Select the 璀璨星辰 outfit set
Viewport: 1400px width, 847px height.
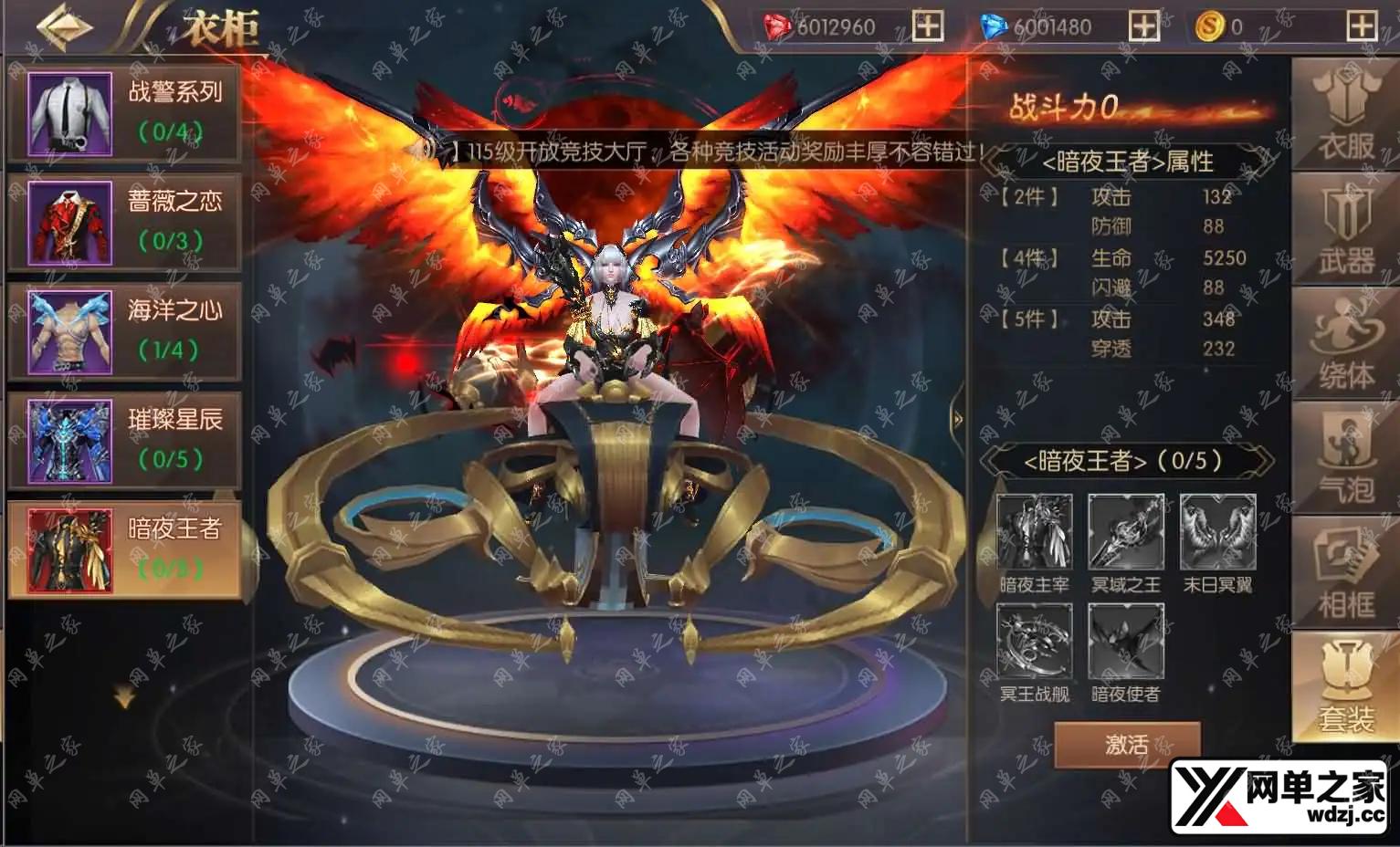(x=124, y=442)
